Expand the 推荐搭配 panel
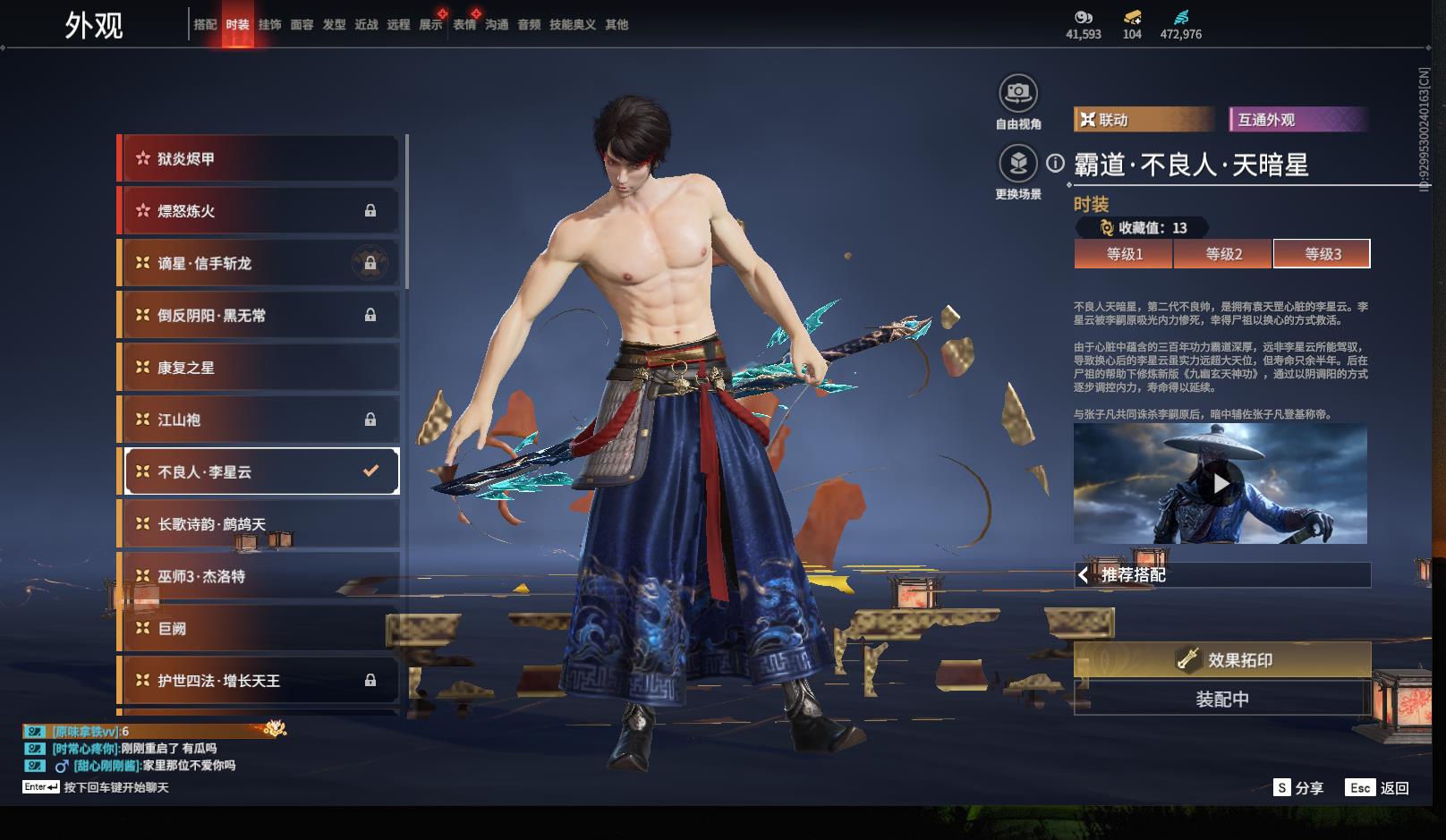 coord(1221,575)
